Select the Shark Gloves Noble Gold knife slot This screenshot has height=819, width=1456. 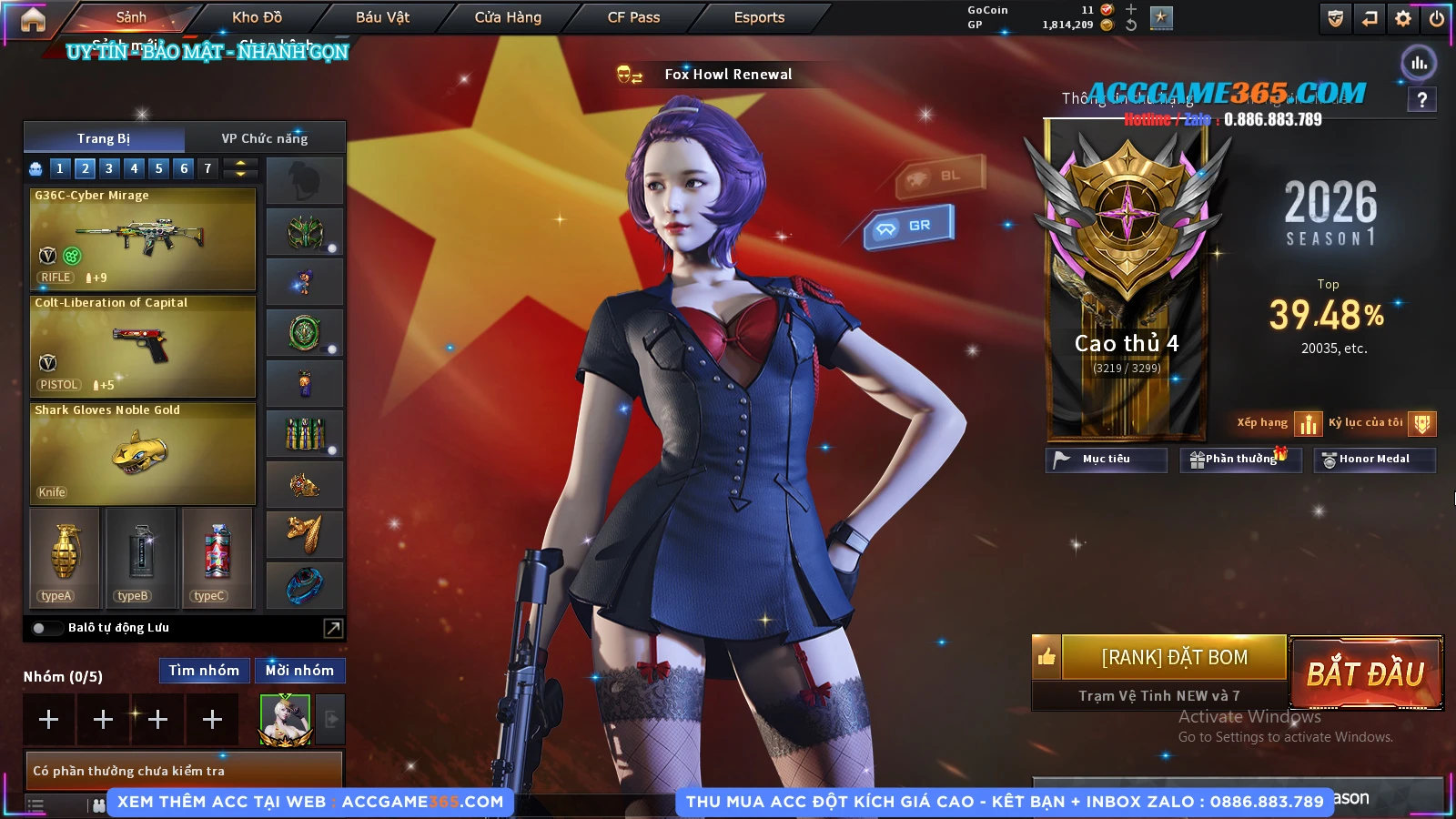[x=143, y=453]
